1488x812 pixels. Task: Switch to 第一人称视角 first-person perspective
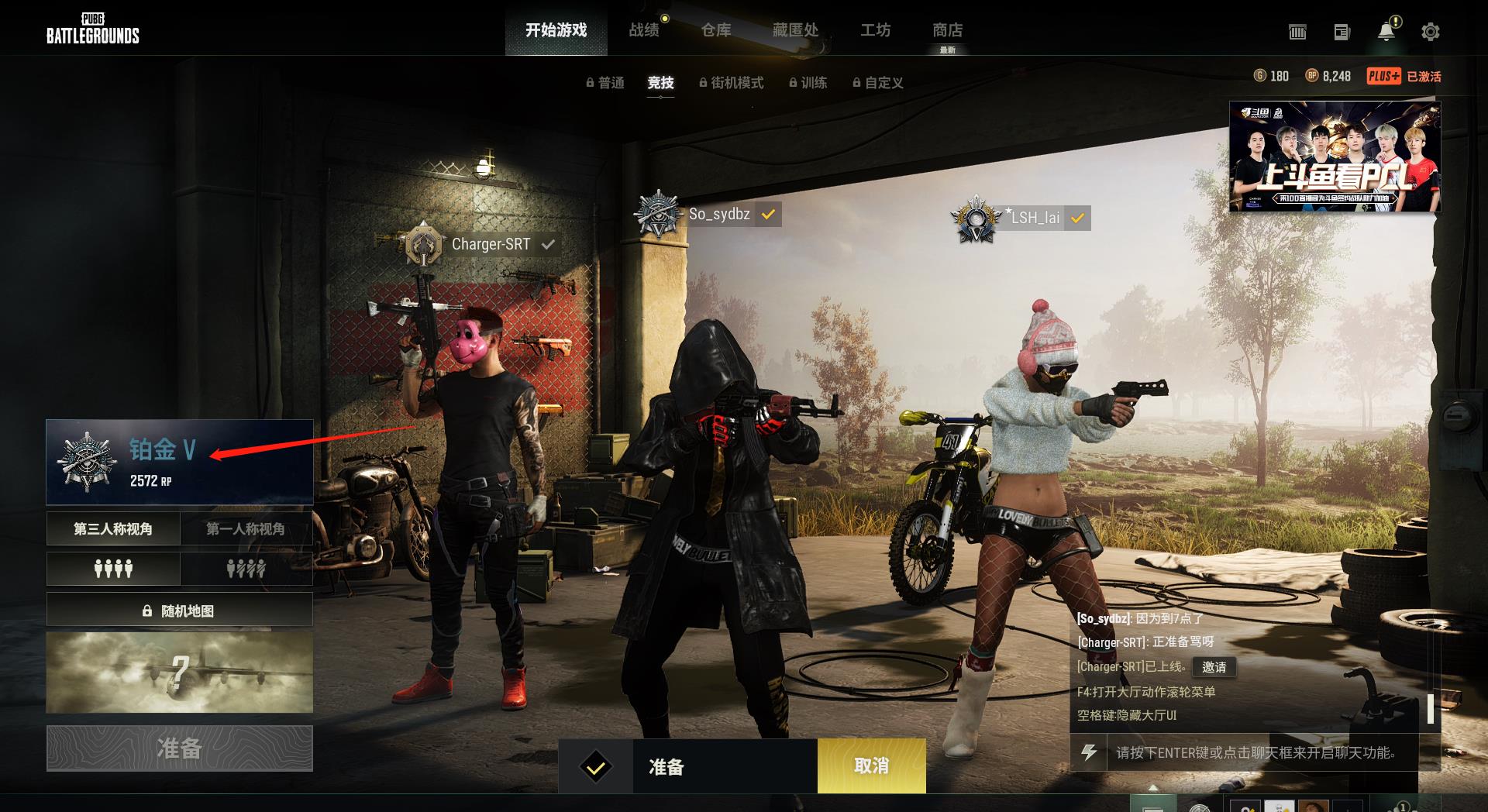pos(246,528)
